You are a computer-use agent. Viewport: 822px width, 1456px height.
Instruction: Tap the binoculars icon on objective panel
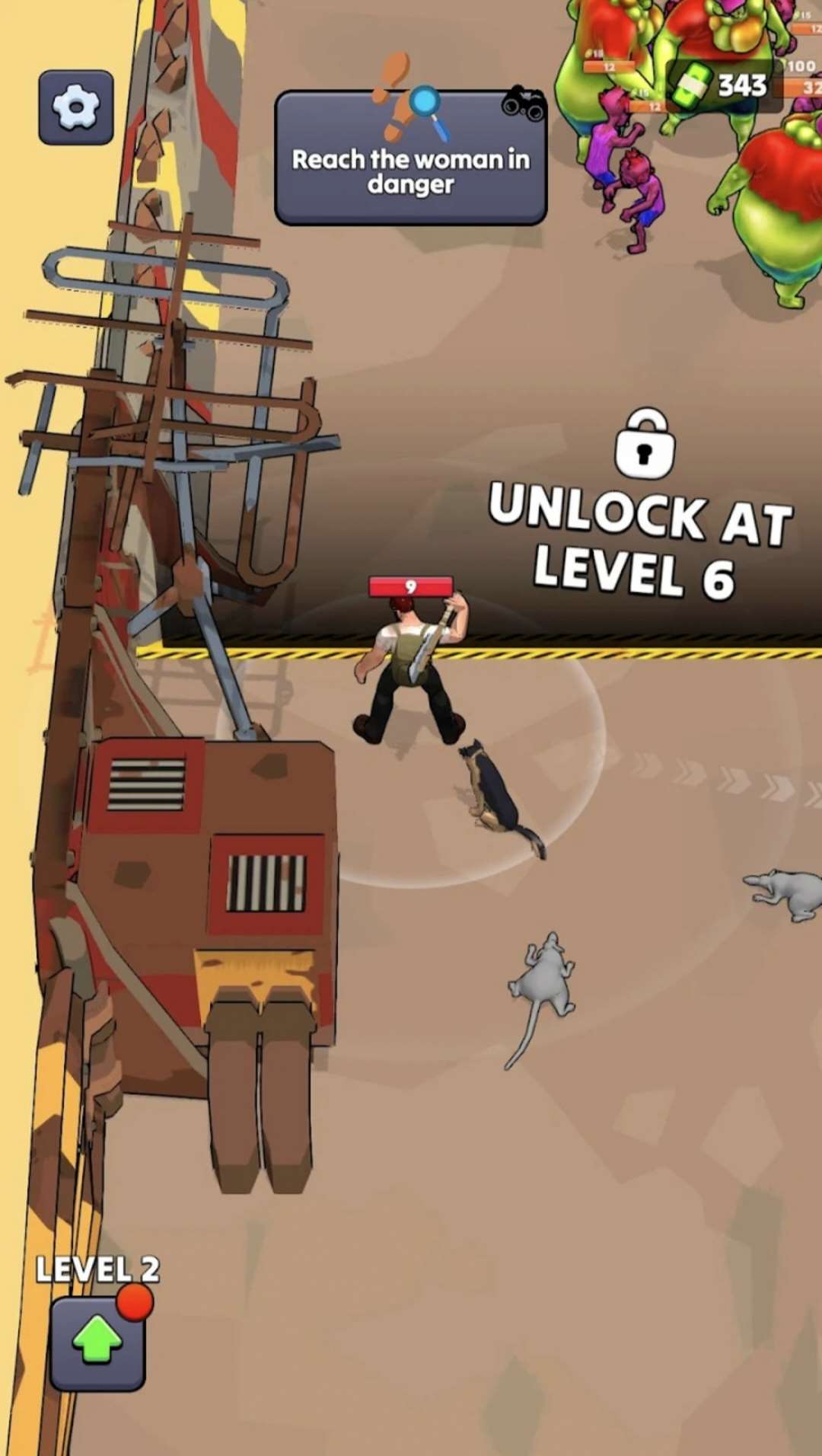pyautogui.click(x=524, y=103)
